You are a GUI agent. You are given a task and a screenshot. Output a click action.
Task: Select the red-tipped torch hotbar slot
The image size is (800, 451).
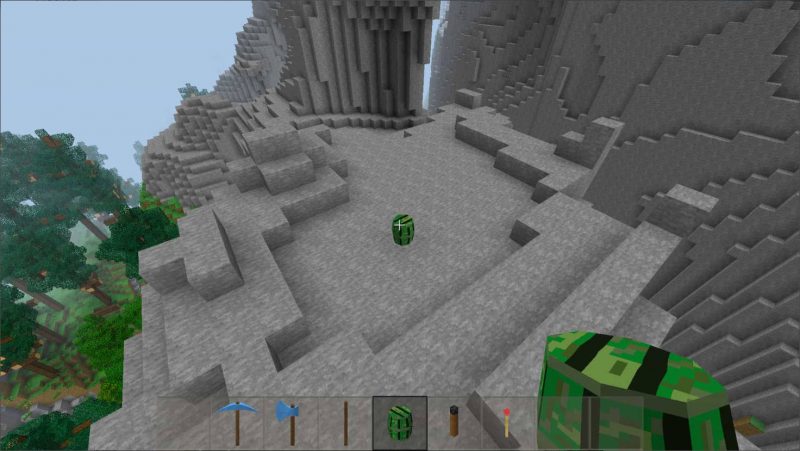coord(508,422)
